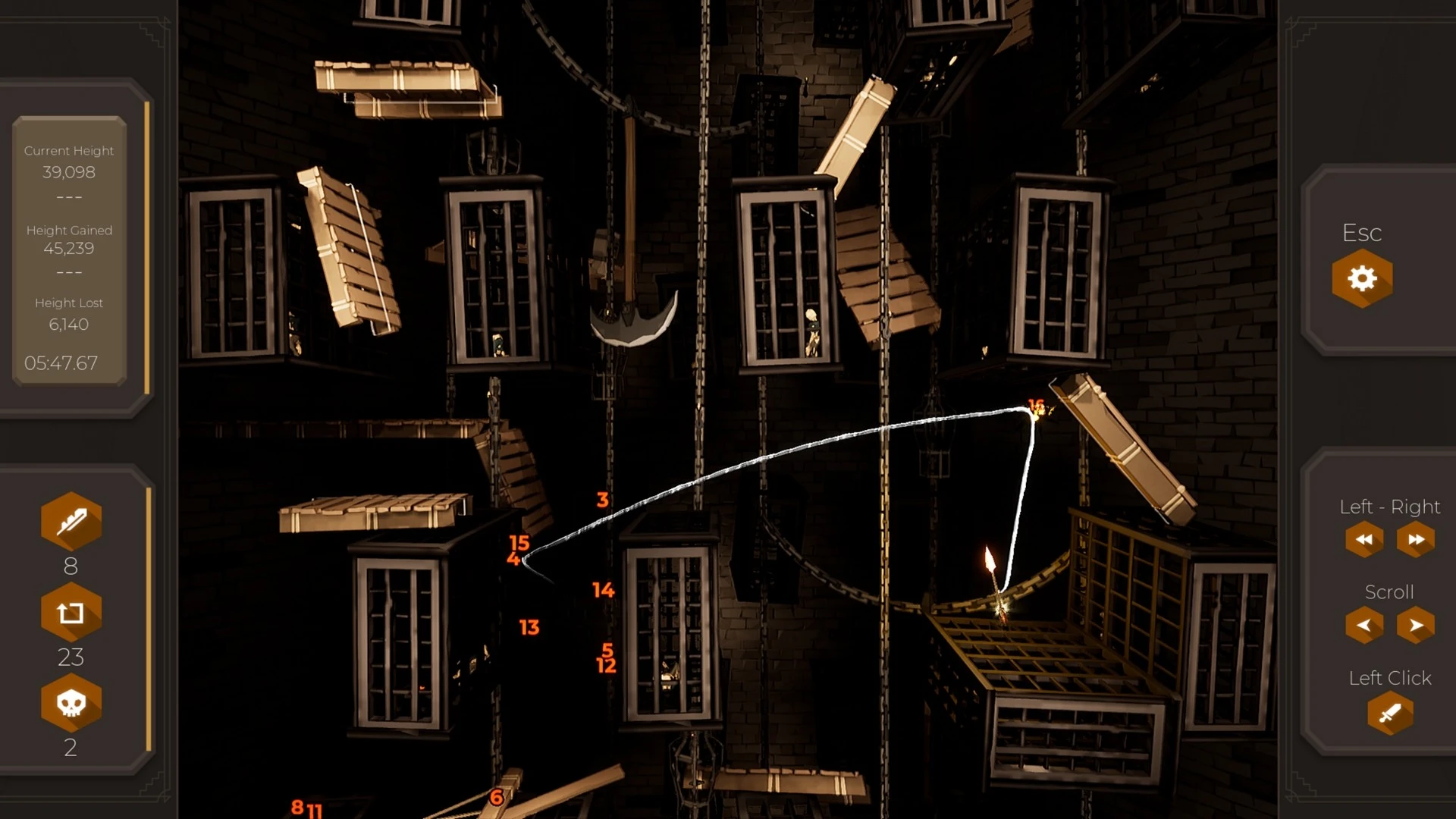The height and width of the screenshot is (819, 1456).
Task: Click marker 15 near the trail start
Action: point(519,542)
